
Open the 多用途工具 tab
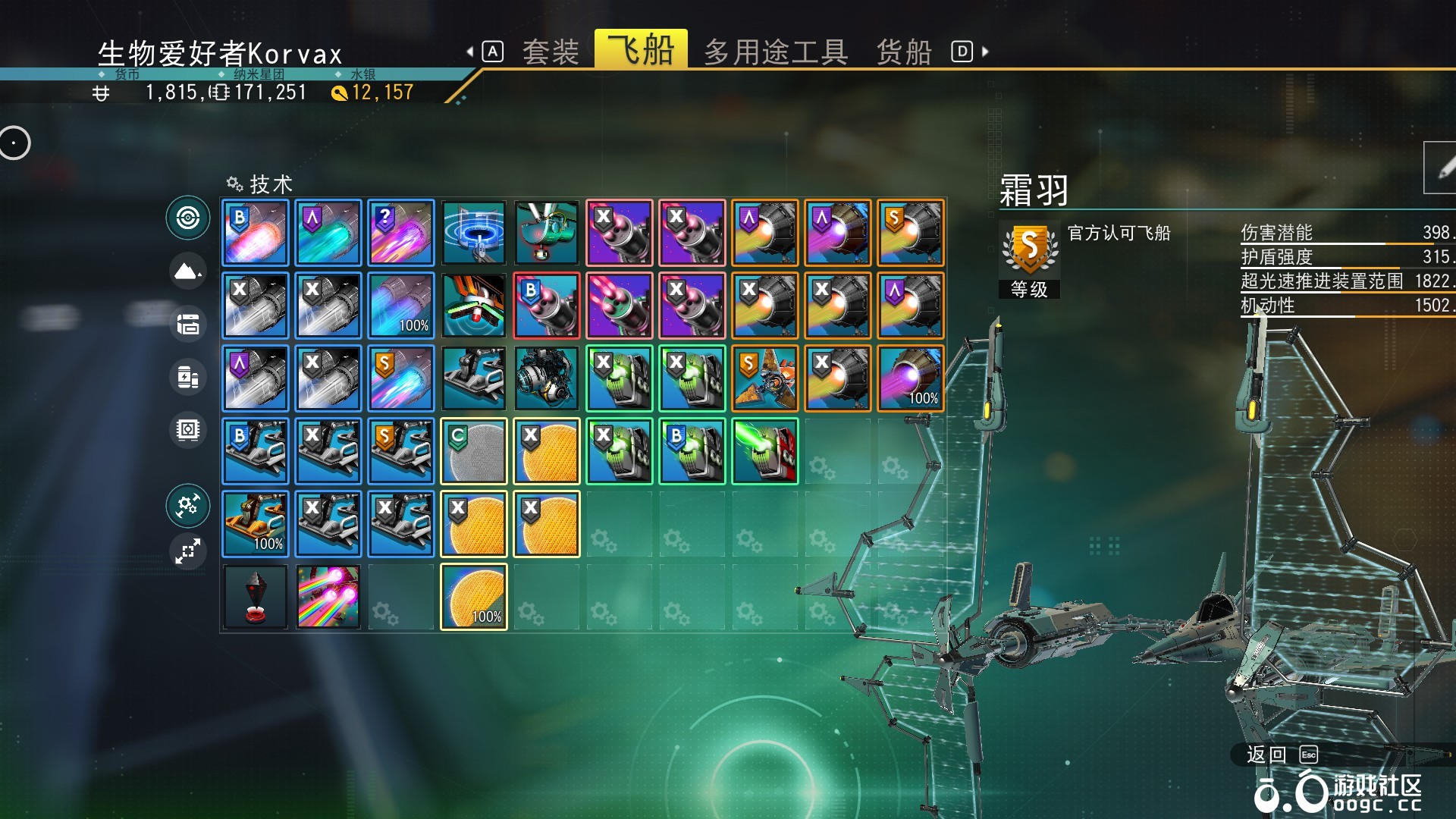pyautogui.click(x=775, y=52)
